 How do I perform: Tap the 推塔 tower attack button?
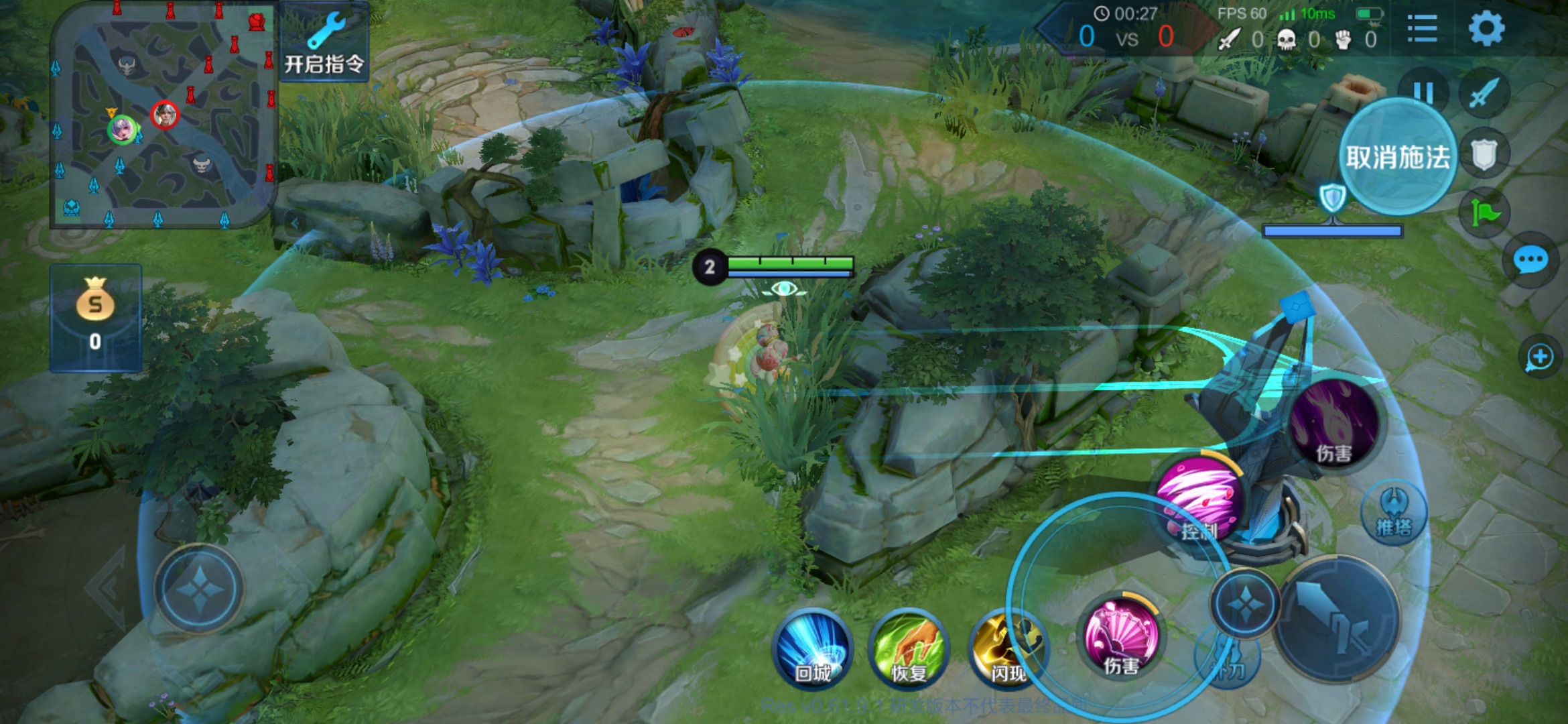[x=1394, y=513]
